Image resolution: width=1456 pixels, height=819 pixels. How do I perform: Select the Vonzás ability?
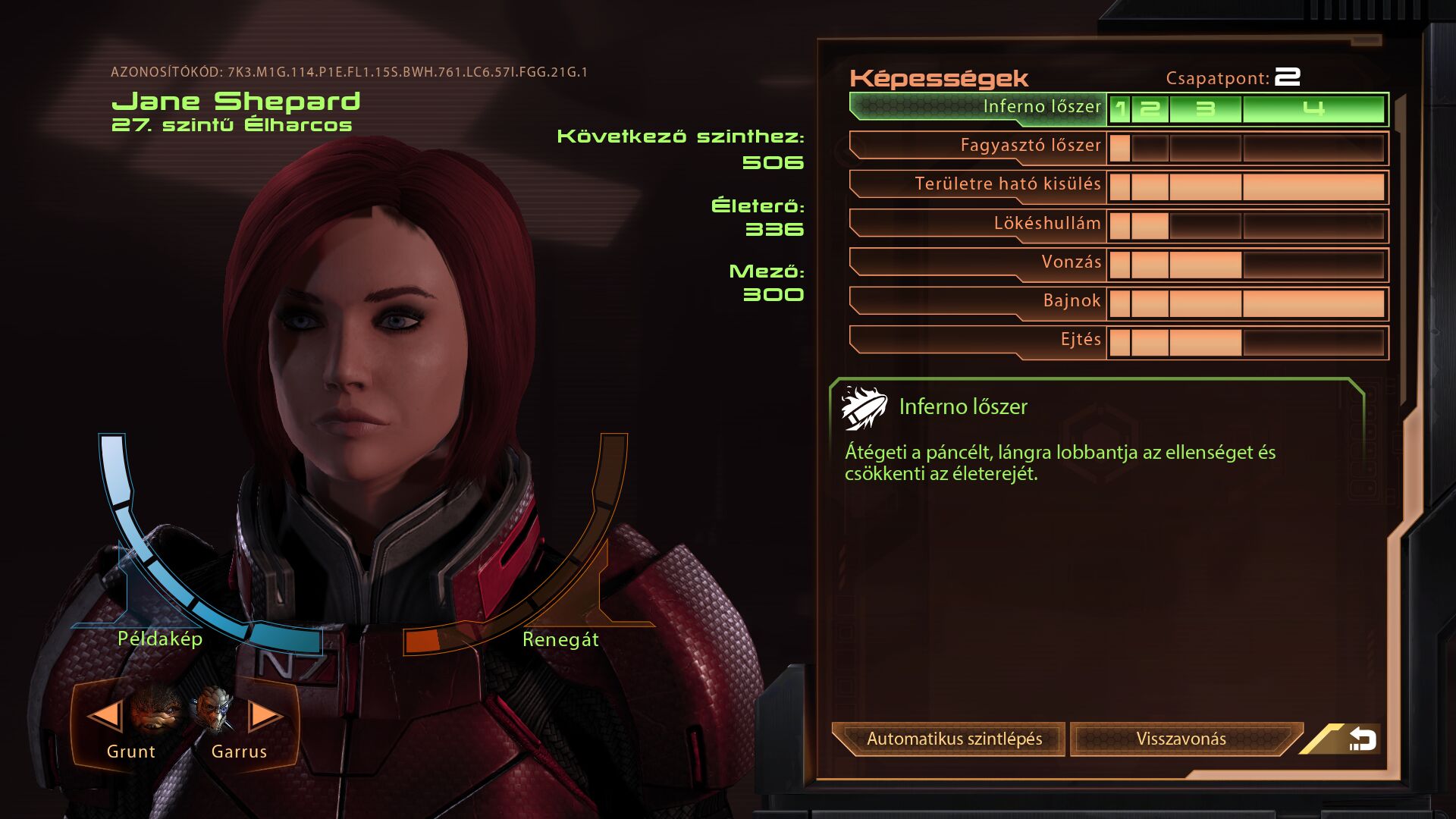click(x=978, y=262)
